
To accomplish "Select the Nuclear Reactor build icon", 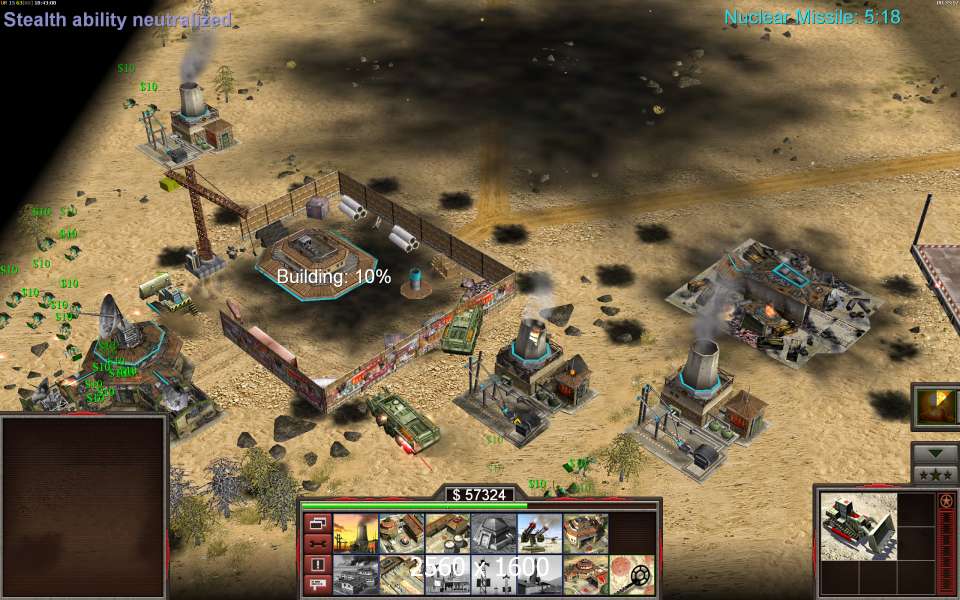I will pyautogui.click(x=353, y=534).
